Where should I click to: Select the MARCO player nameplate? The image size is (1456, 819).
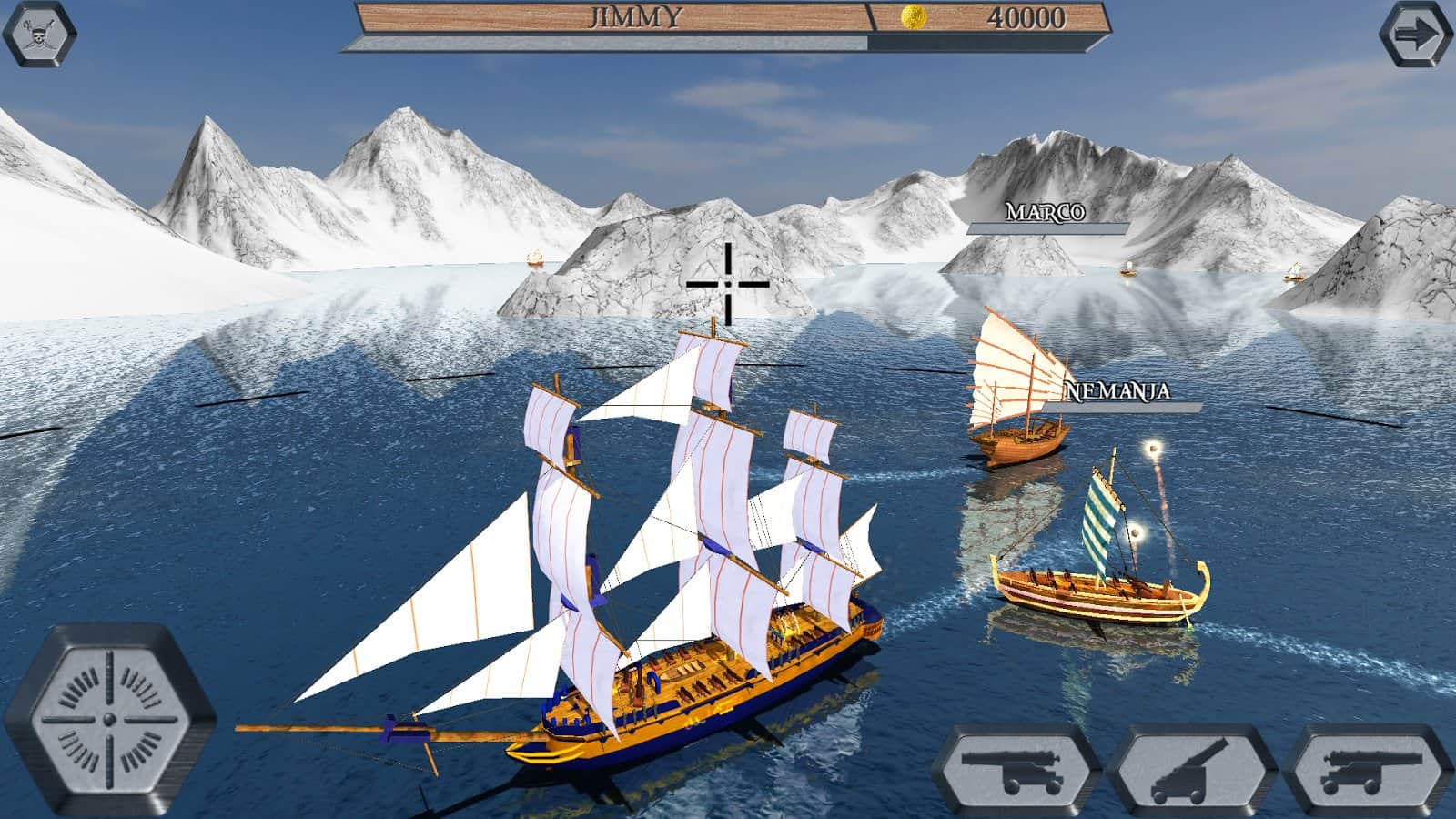click(x=1045, y=216)
